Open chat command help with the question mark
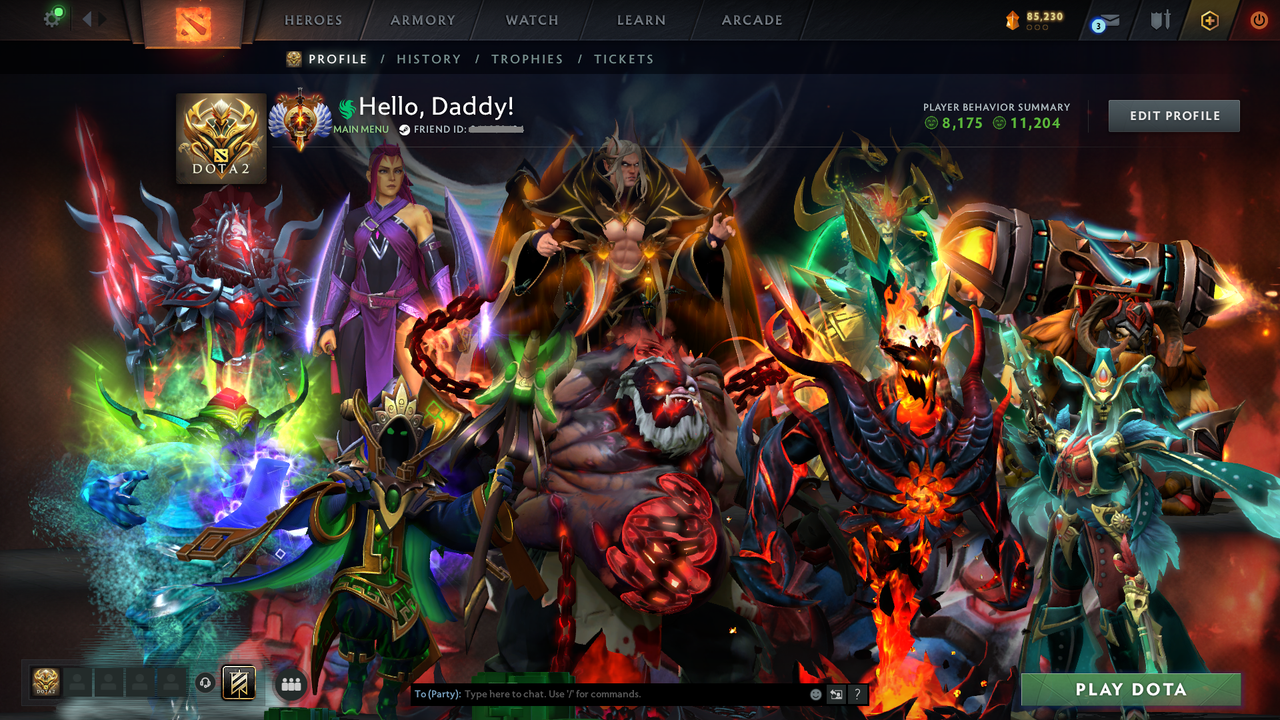The height and width of the screenshot is (720, 1280). pyautogui.click(x=858, y=693)
